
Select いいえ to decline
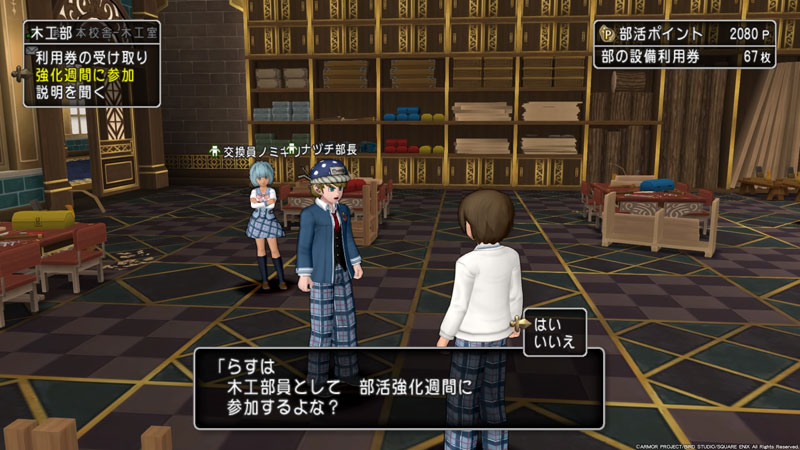pyautogui.click(x=555, y=342)
